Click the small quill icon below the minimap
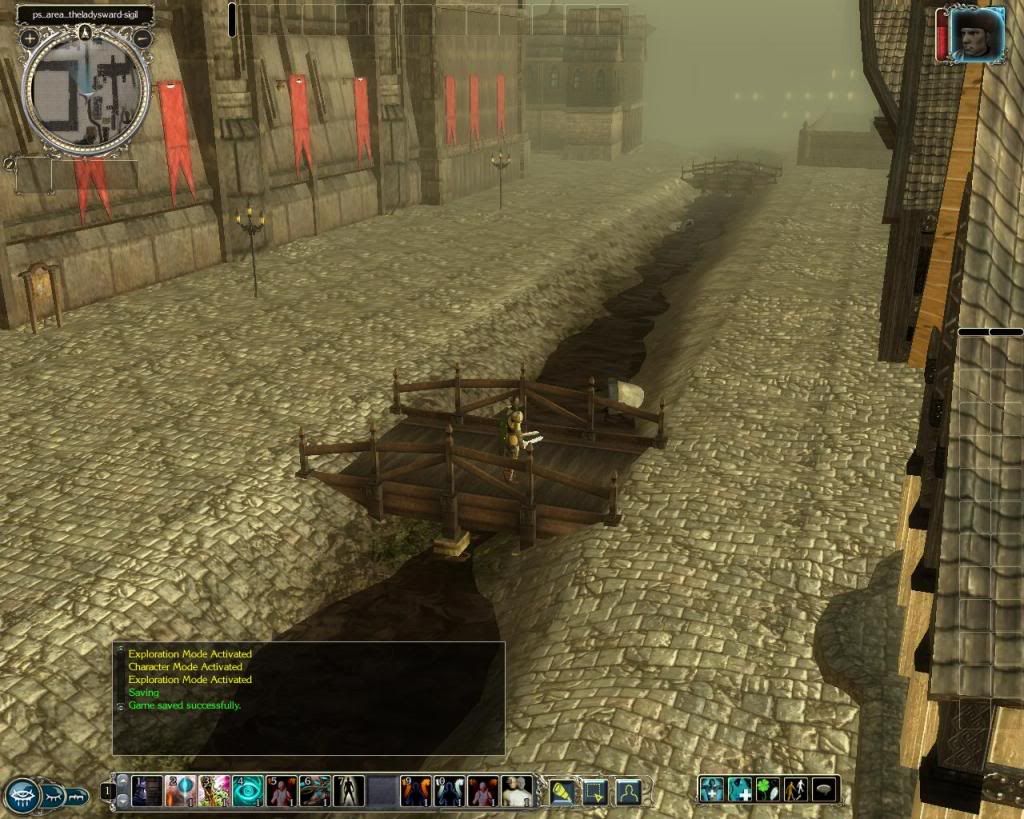This screenshot has width=1024, height=819. pos(10,162)
